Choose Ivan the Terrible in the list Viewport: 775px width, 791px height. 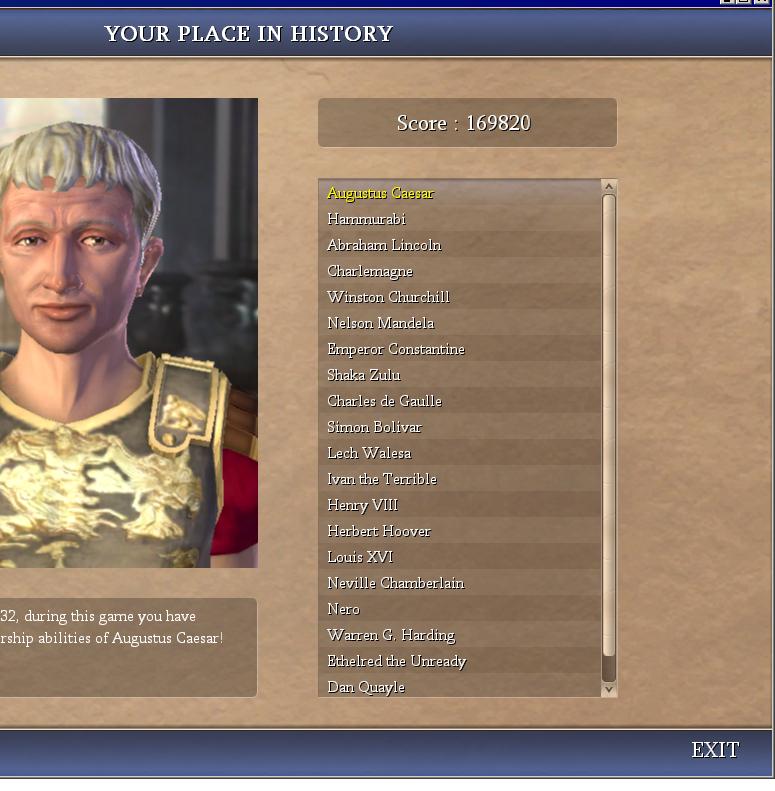pyautogui.click(x=382, y=479)
